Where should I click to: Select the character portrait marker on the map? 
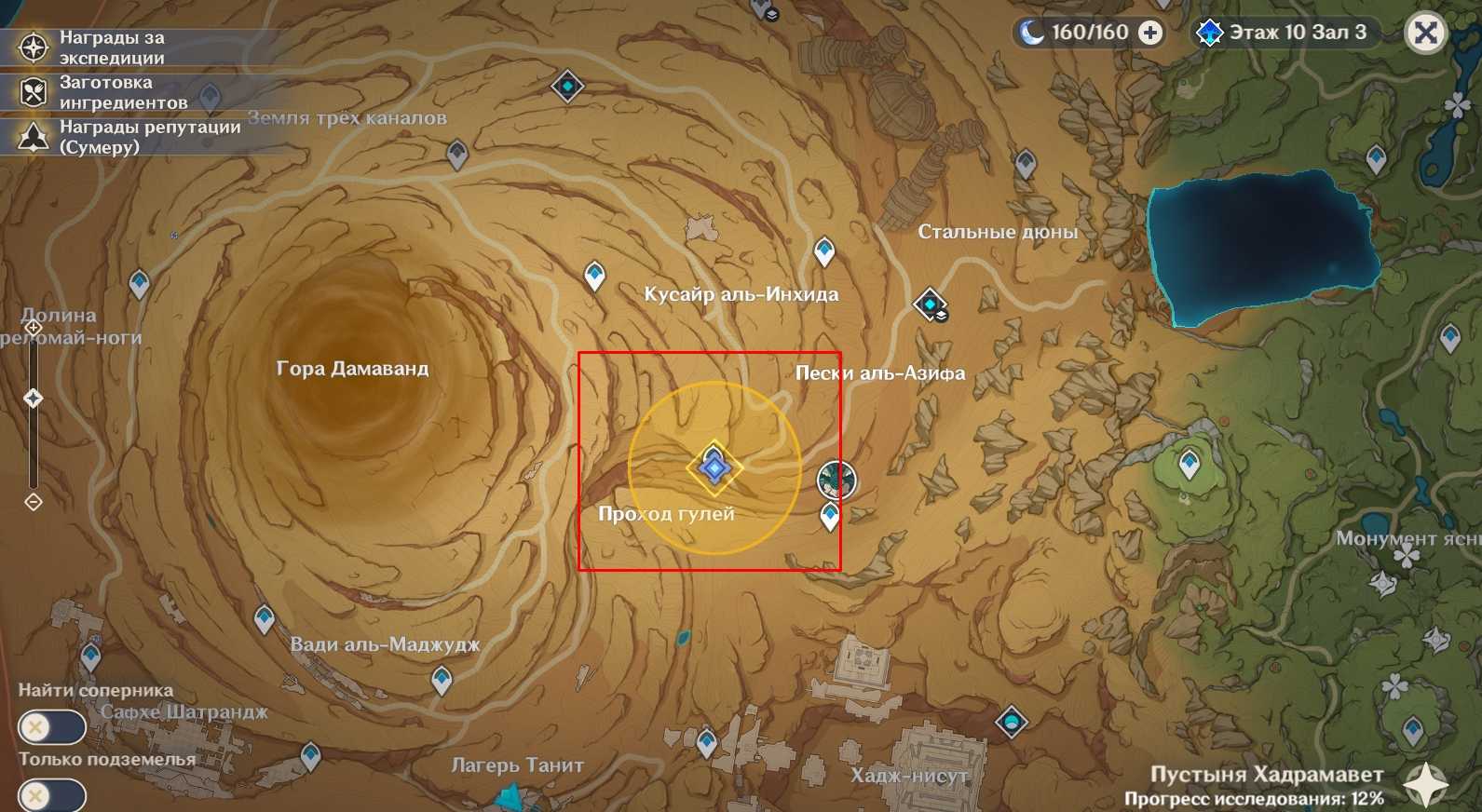tap(836, 480)
